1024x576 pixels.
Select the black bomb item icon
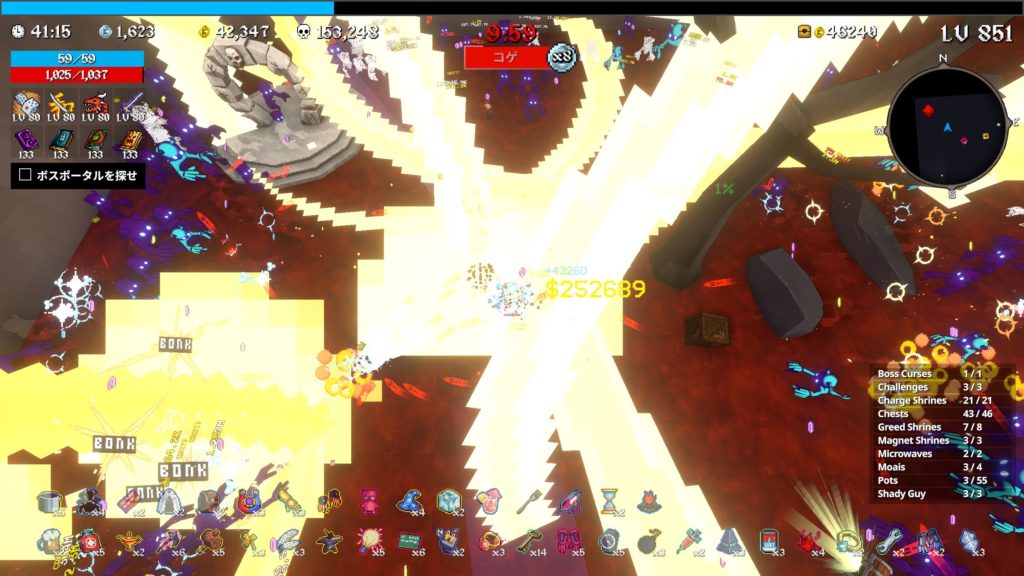648,541
